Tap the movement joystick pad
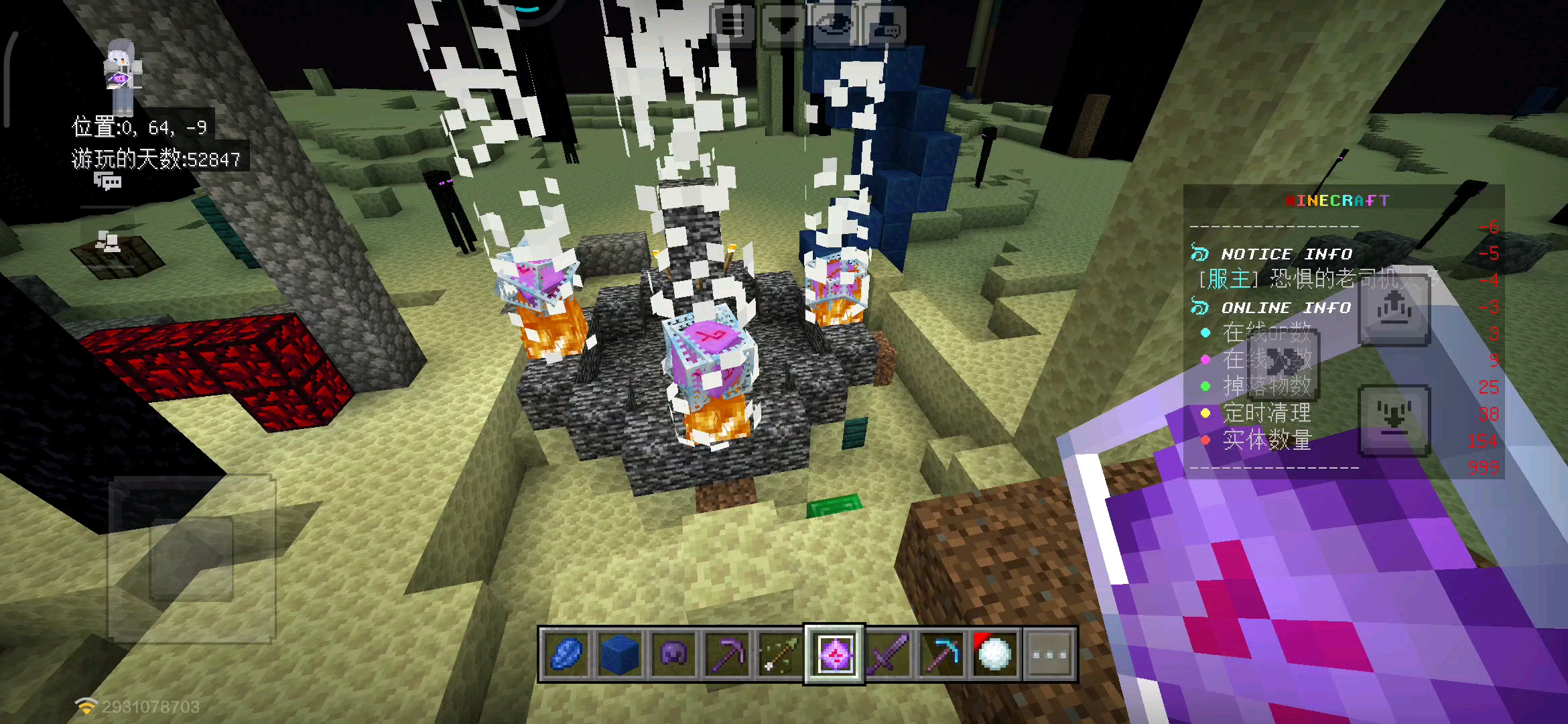The height and width of the screenshot is (724, 1568). click(x=192, y=558)
